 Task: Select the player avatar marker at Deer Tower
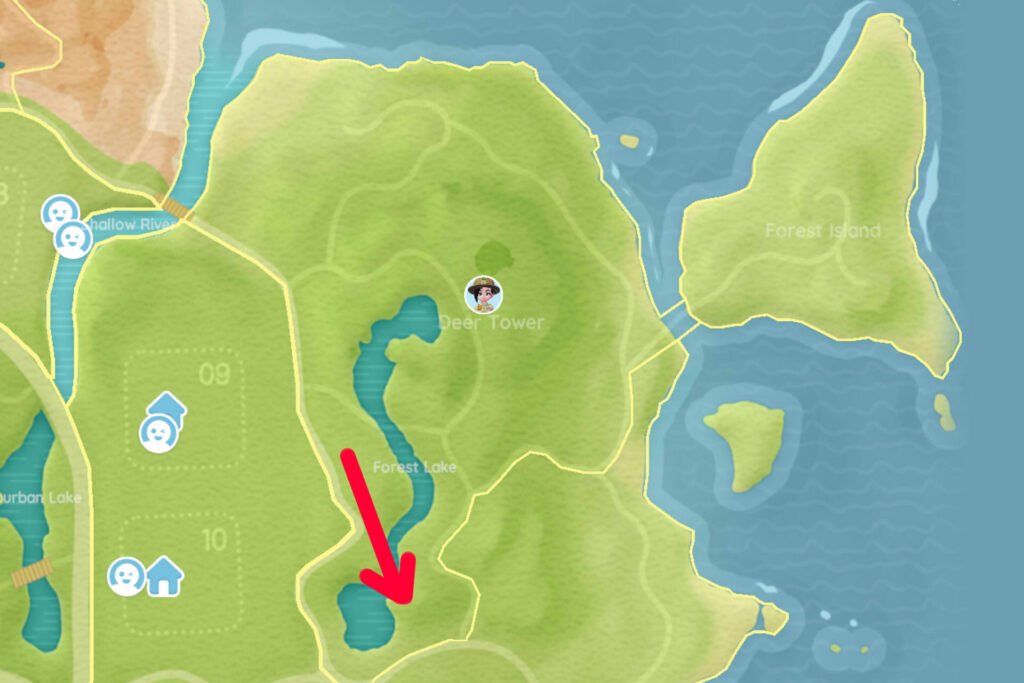point(485,293)
